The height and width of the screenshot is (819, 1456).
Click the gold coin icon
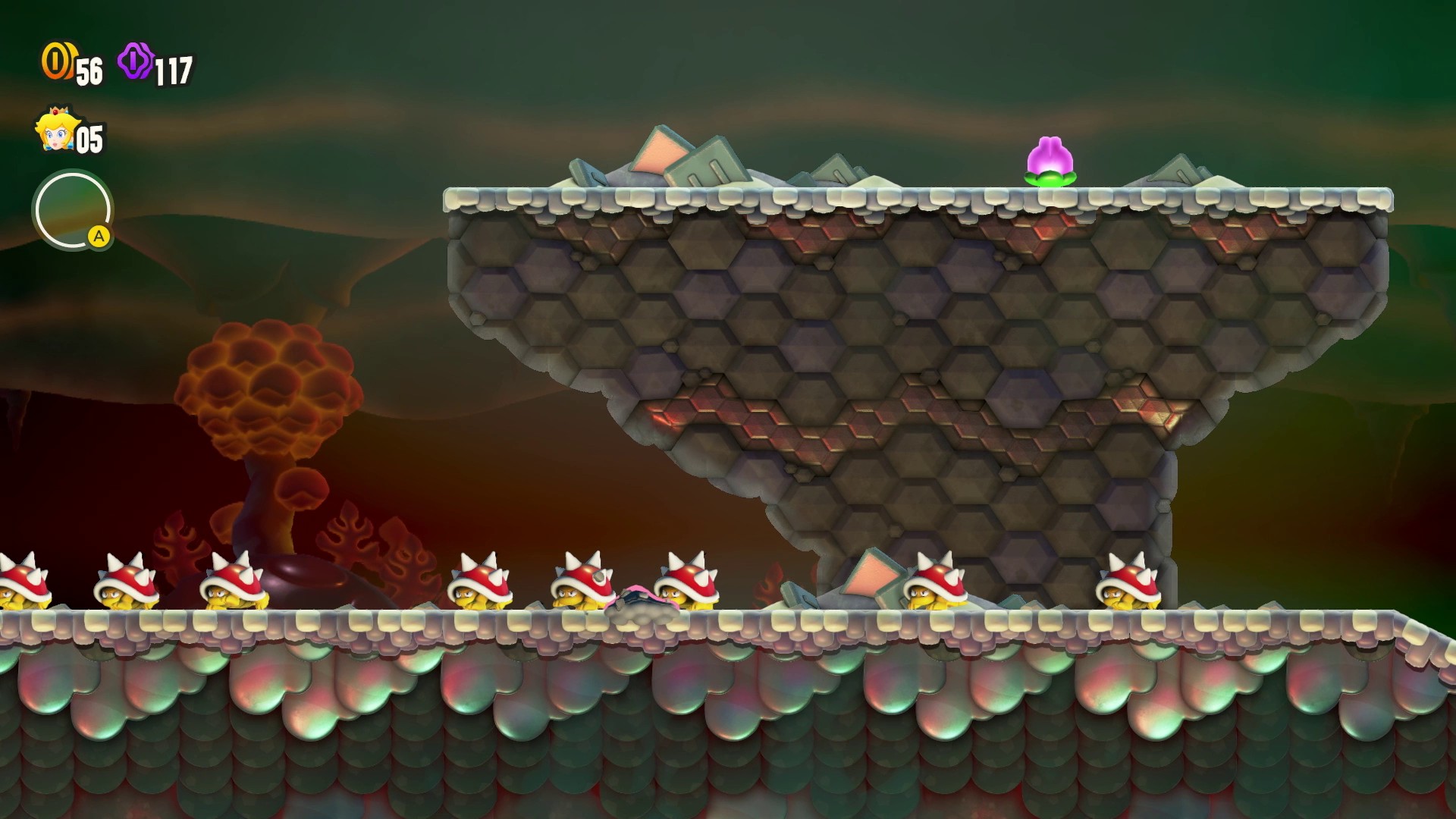click(x=56, y=61)
